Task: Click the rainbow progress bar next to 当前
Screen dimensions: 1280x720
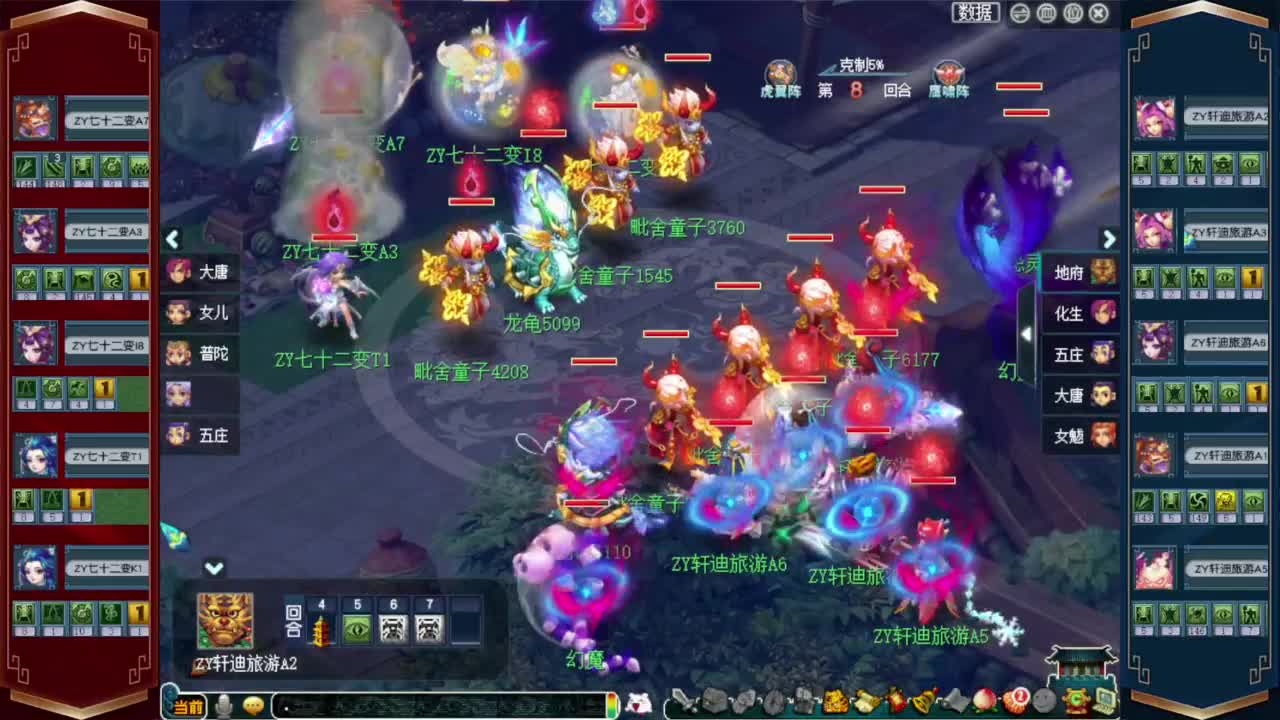Action: pos(614,705)
